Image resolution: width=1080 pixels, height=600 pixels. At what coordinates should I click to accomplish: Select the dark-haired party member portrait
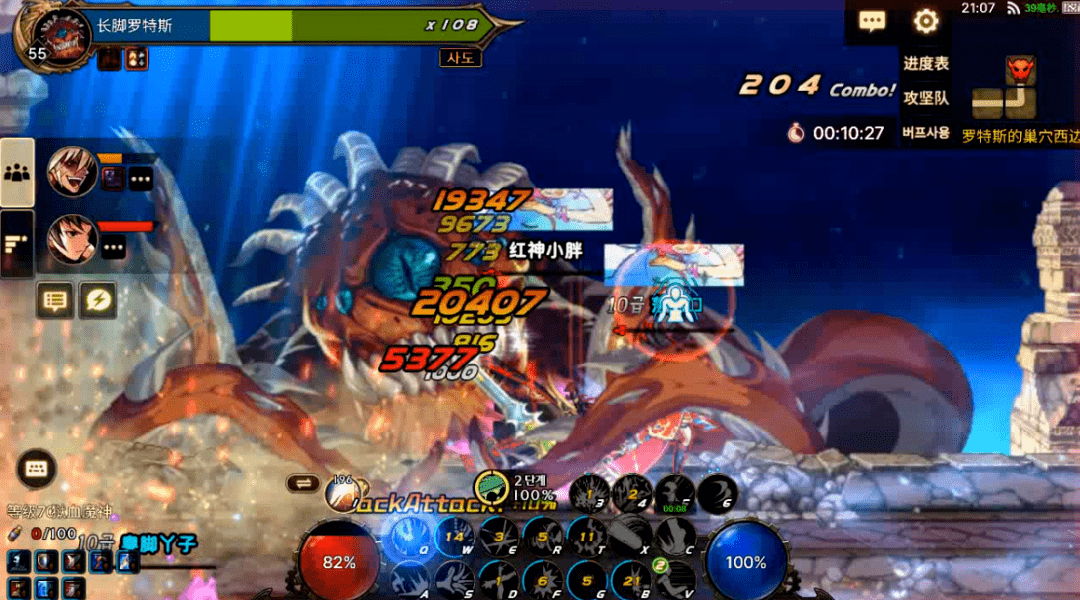(72, 240)
